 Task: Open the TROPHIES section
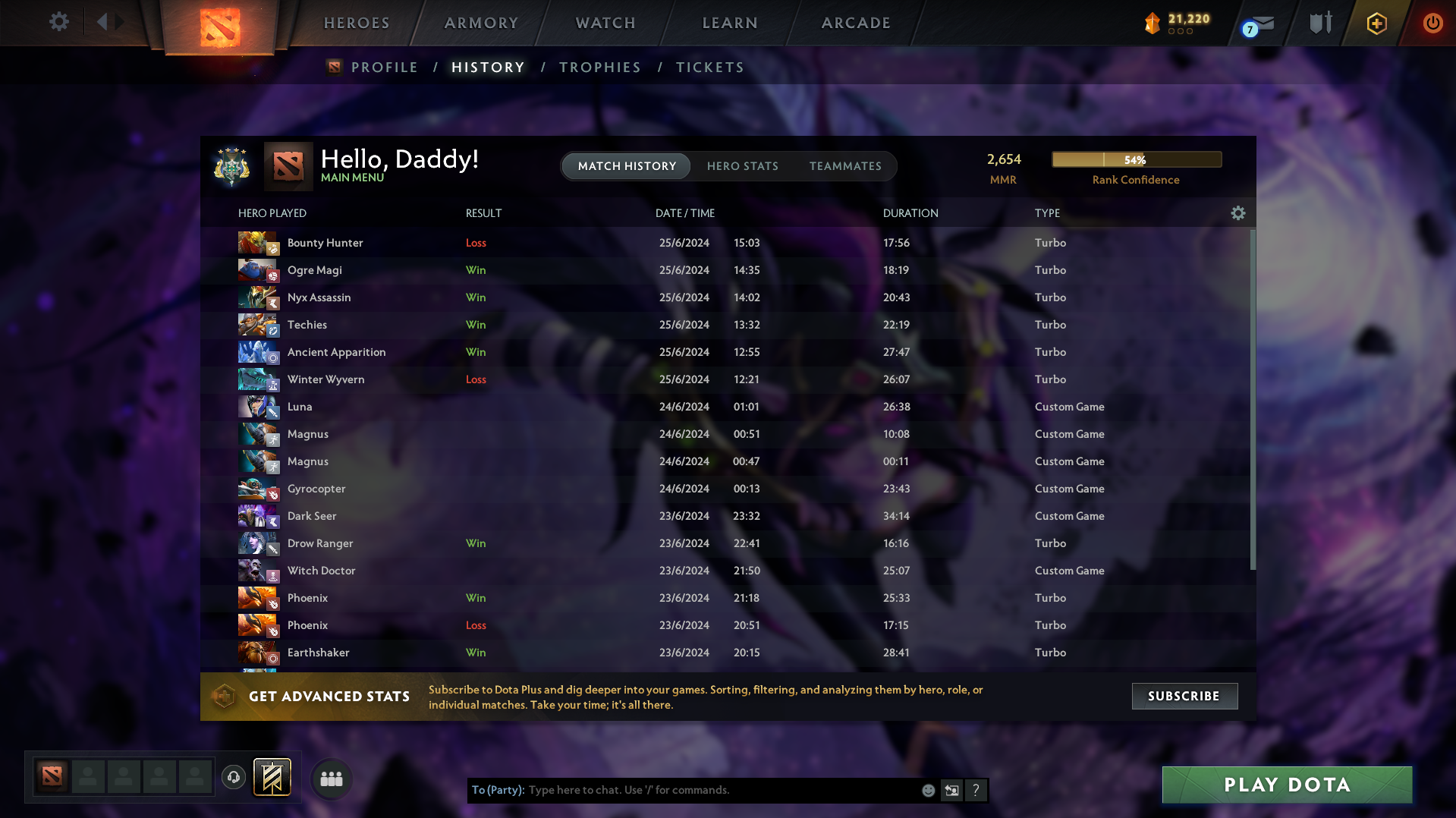tap(599, 67)
